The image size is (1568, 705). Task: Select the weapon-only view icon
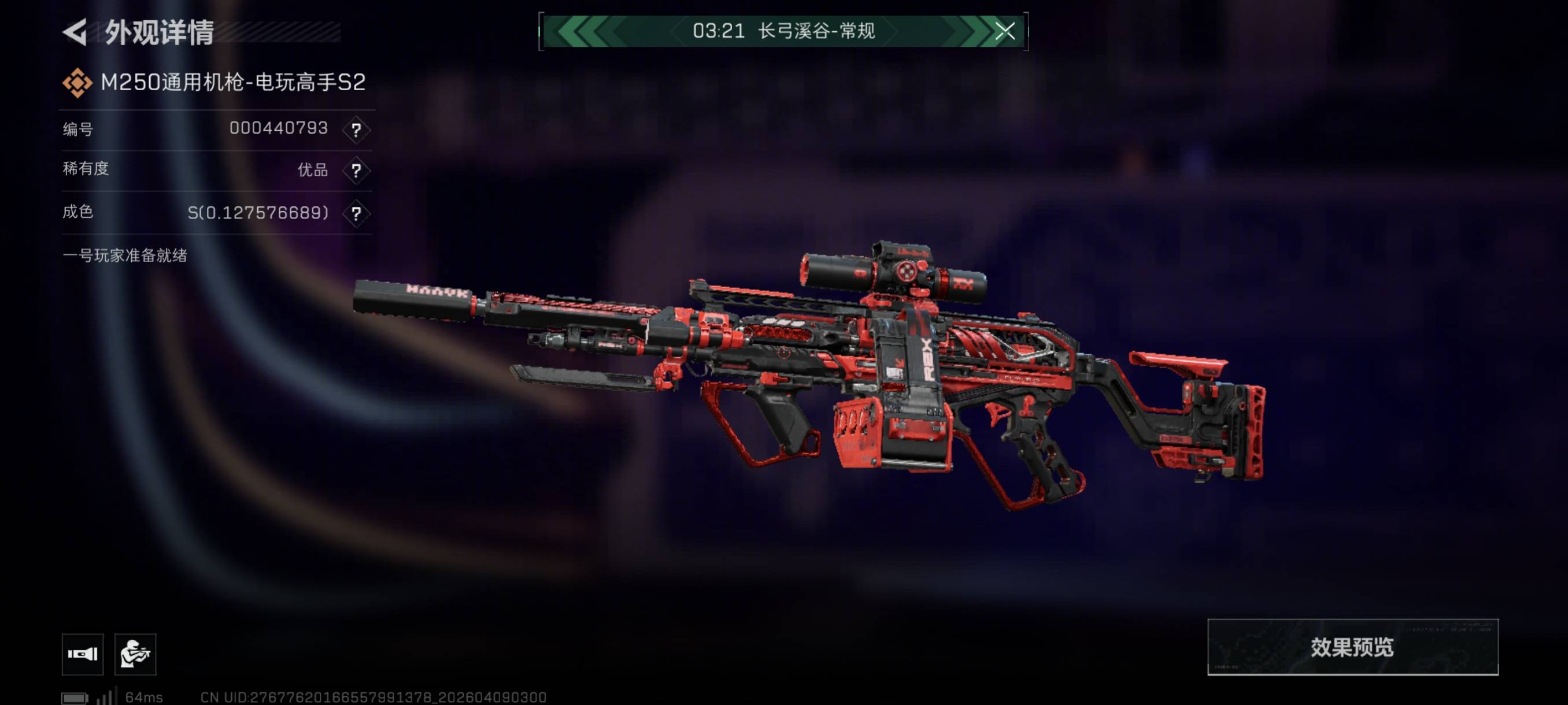coord(83,654)
